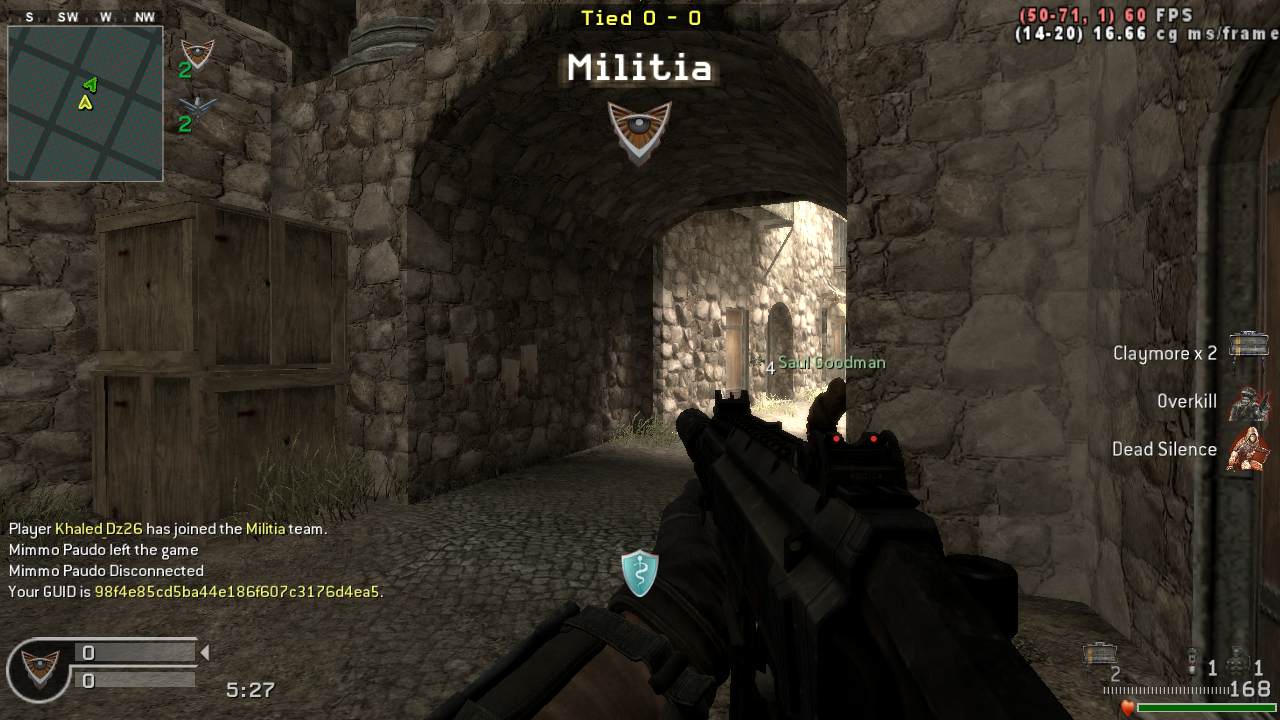Select the Claymore x 2 perk icon
The image size is (1280, 720).
(1248, 346)
